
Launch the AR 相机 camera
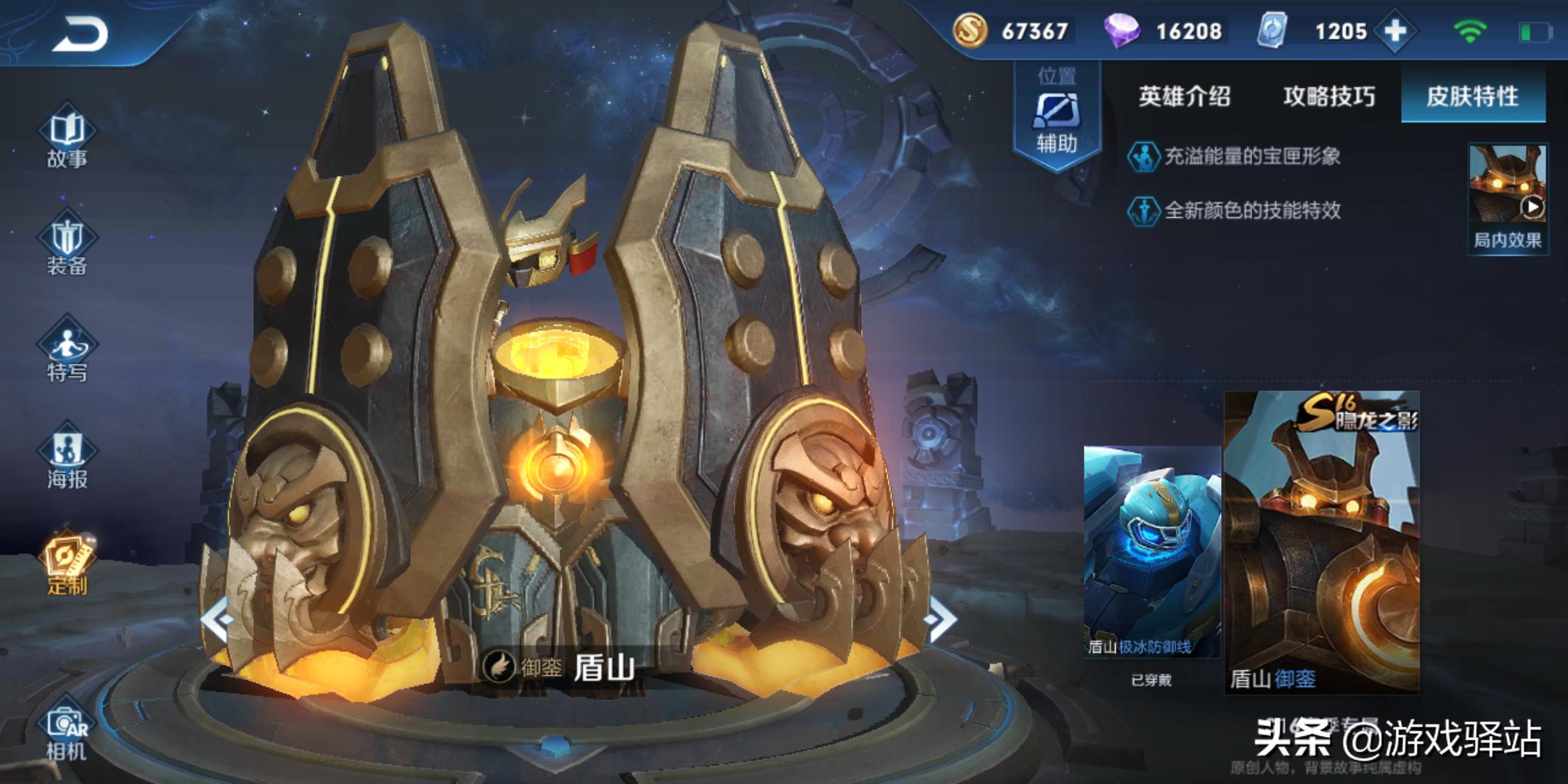(67, 733)
